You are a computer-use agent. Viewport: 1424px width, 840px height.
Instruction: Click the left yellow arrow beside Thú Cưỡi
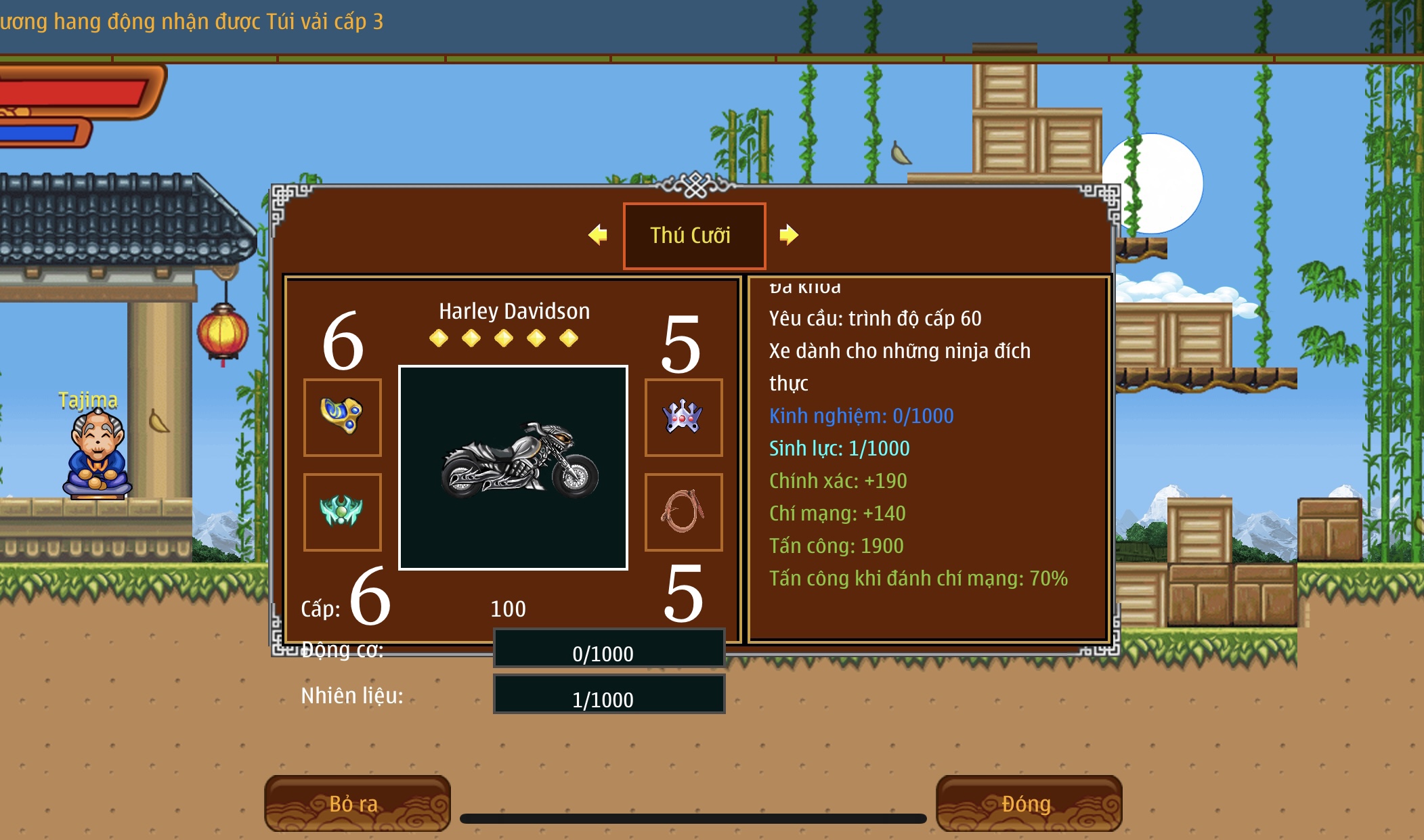coord(598,235)
